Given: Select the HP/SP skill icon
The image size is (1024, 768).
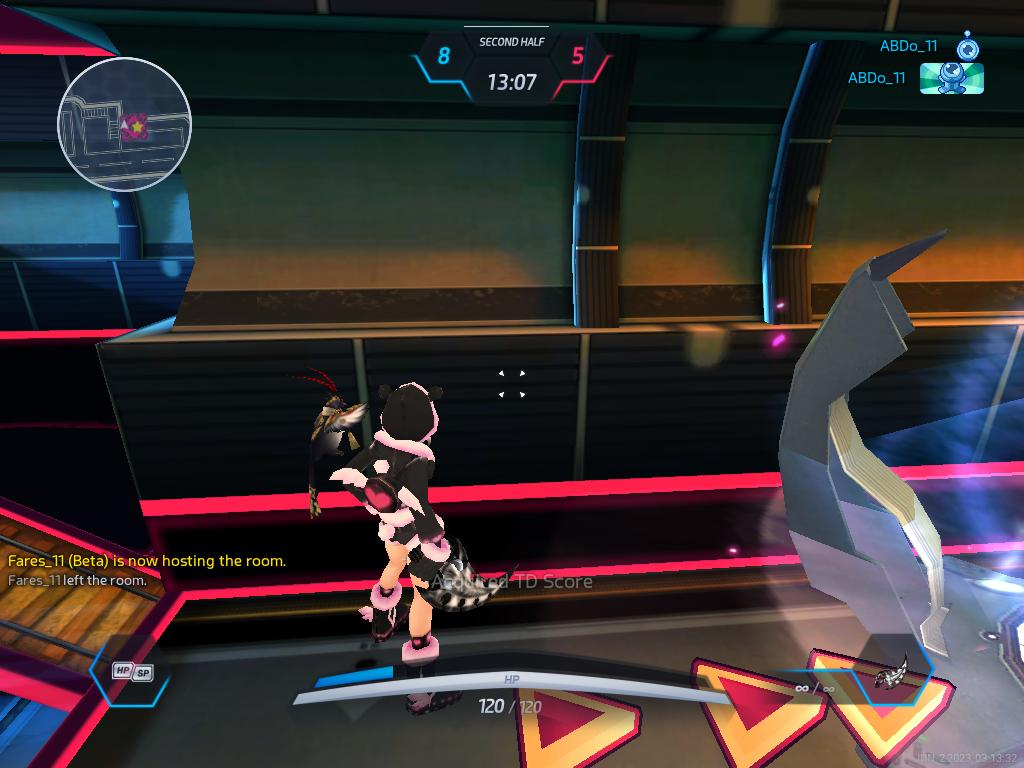Looking at the screenshot, I should tap(132, 671).
